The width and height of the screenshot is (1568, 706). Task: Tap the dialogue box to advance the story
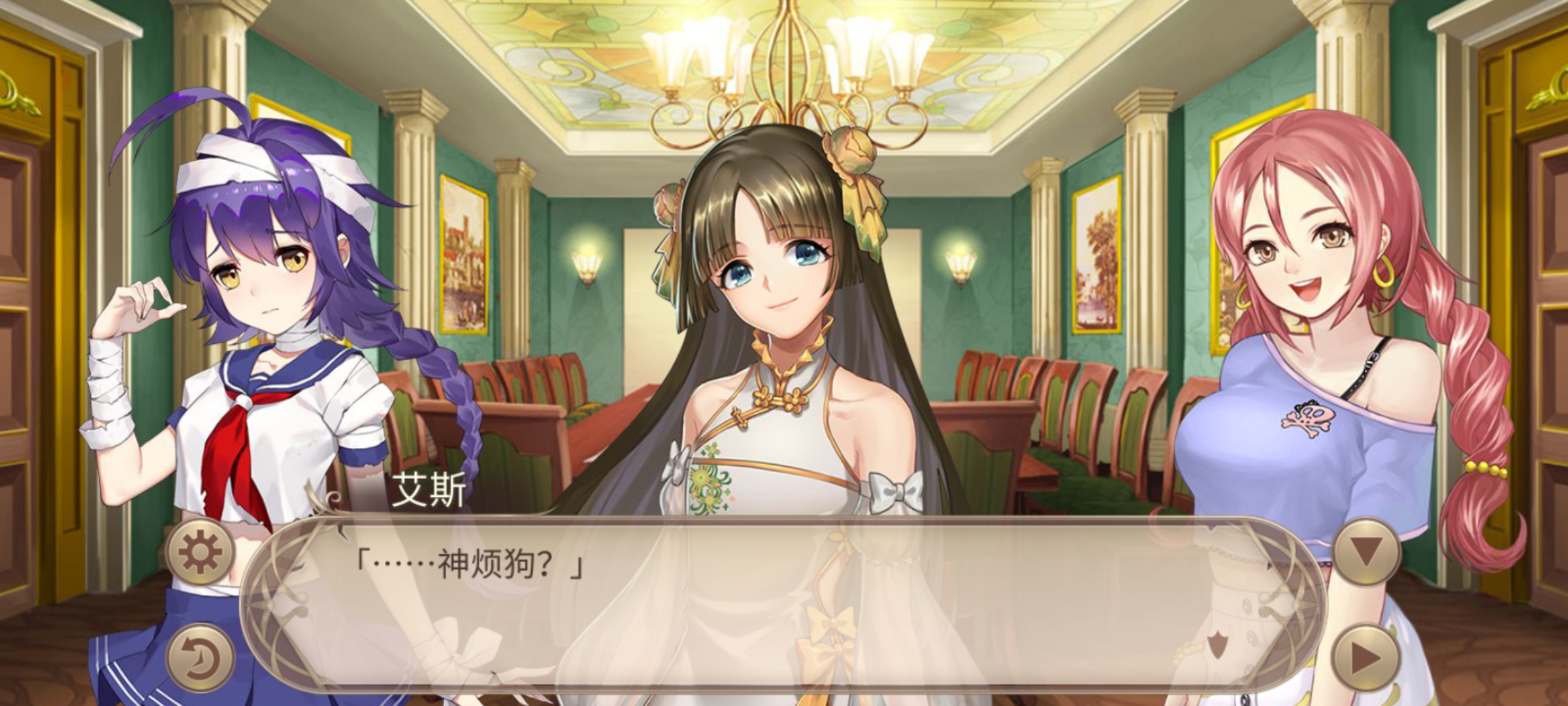(784, 608)
